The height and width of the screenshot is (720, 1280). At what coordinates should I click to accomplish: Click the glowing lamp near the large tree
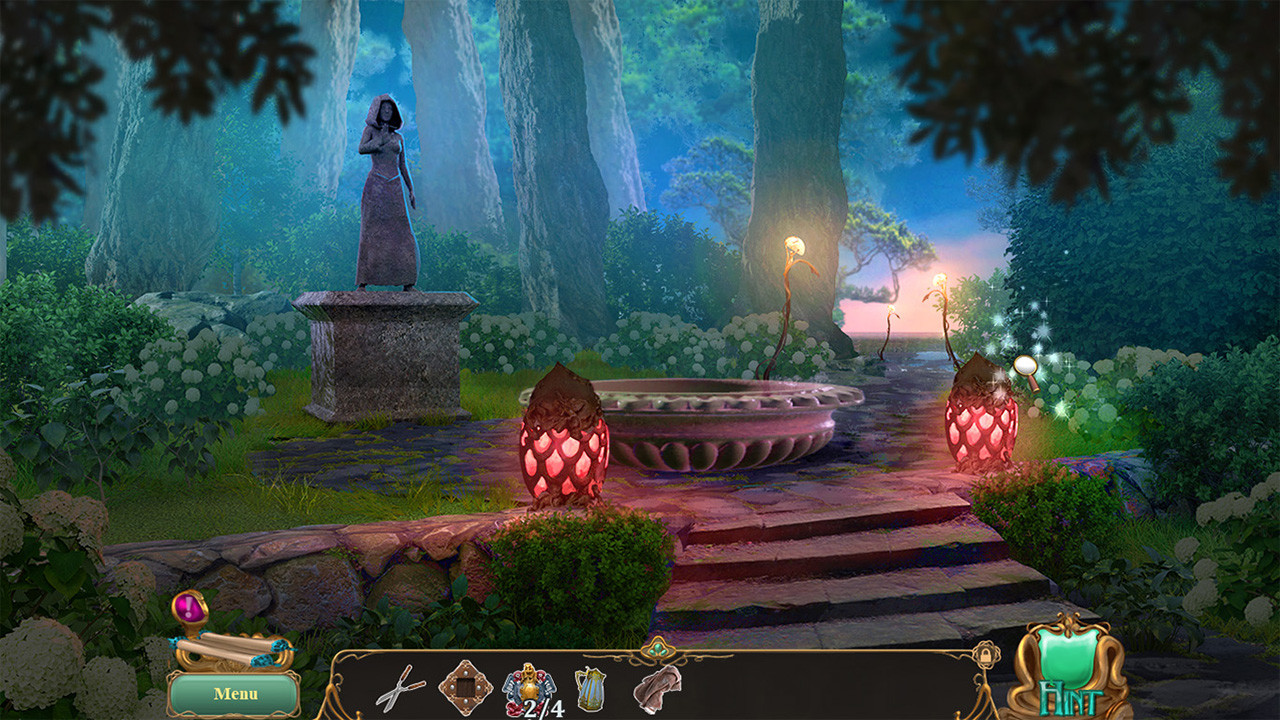pos(795,245)
